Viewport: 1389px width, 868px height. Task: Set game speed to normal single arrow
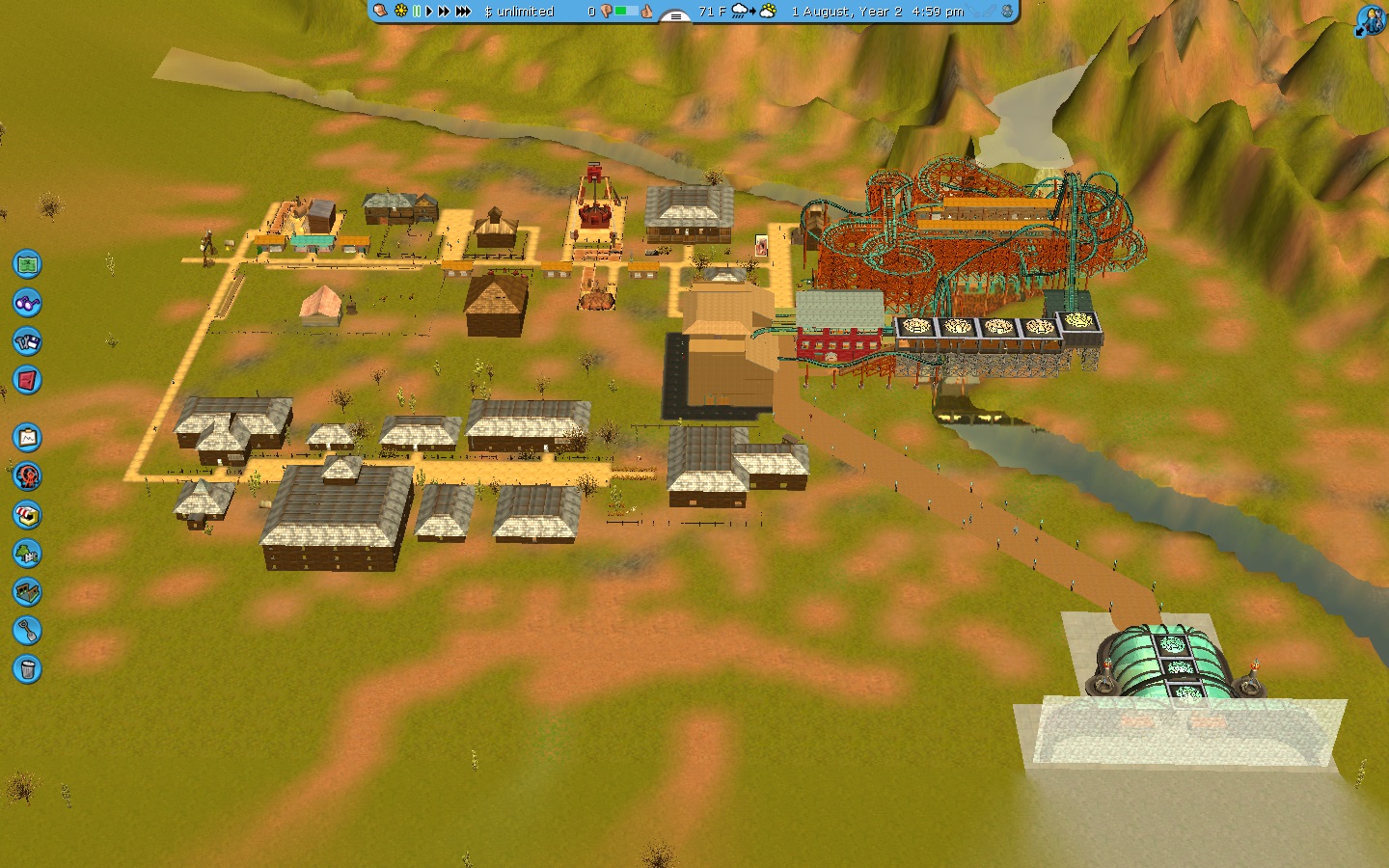[x=429, y=12]
